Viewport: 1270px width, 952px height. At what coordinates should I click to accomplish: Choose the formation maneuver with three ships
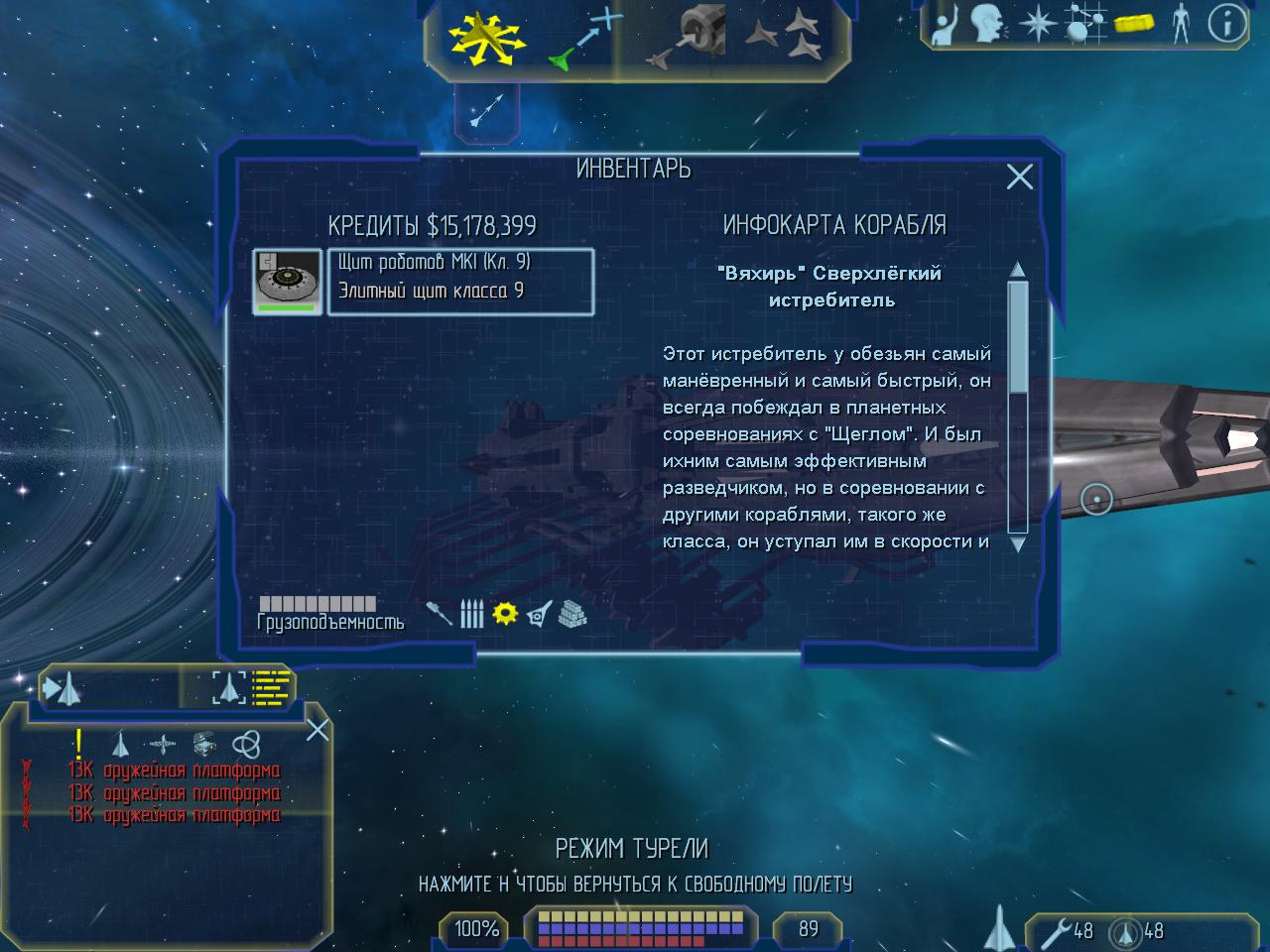click(x=782, y=38)
